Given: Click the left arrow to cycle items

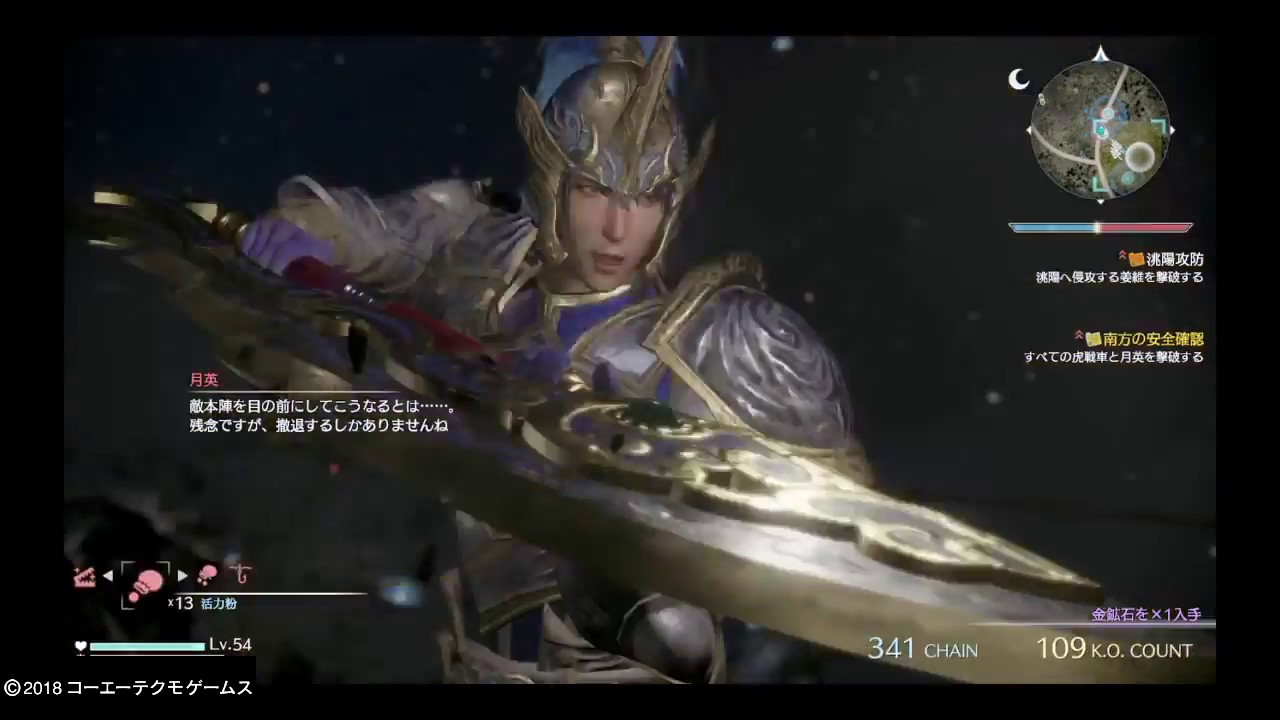Looking at the screenshot, I should (108, 574).
